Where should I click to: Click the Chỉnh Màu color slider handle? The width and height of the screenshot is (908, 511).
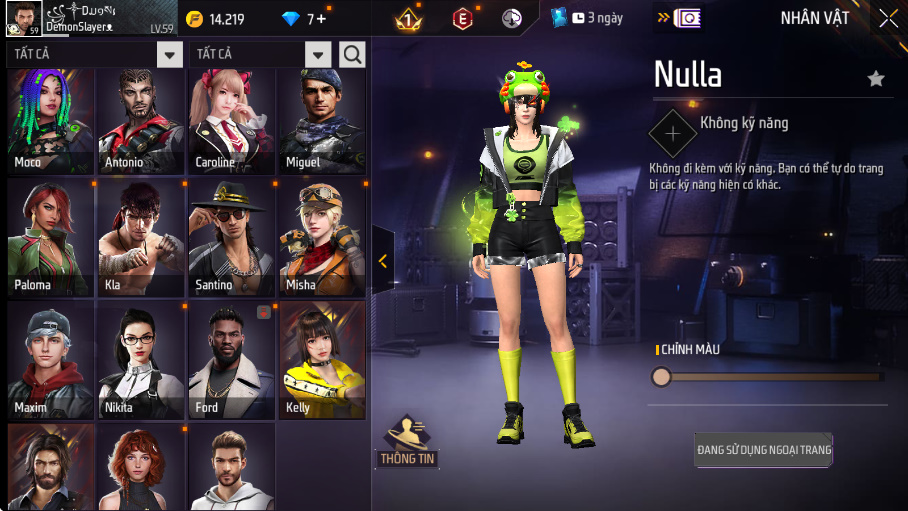coord(661,377)
